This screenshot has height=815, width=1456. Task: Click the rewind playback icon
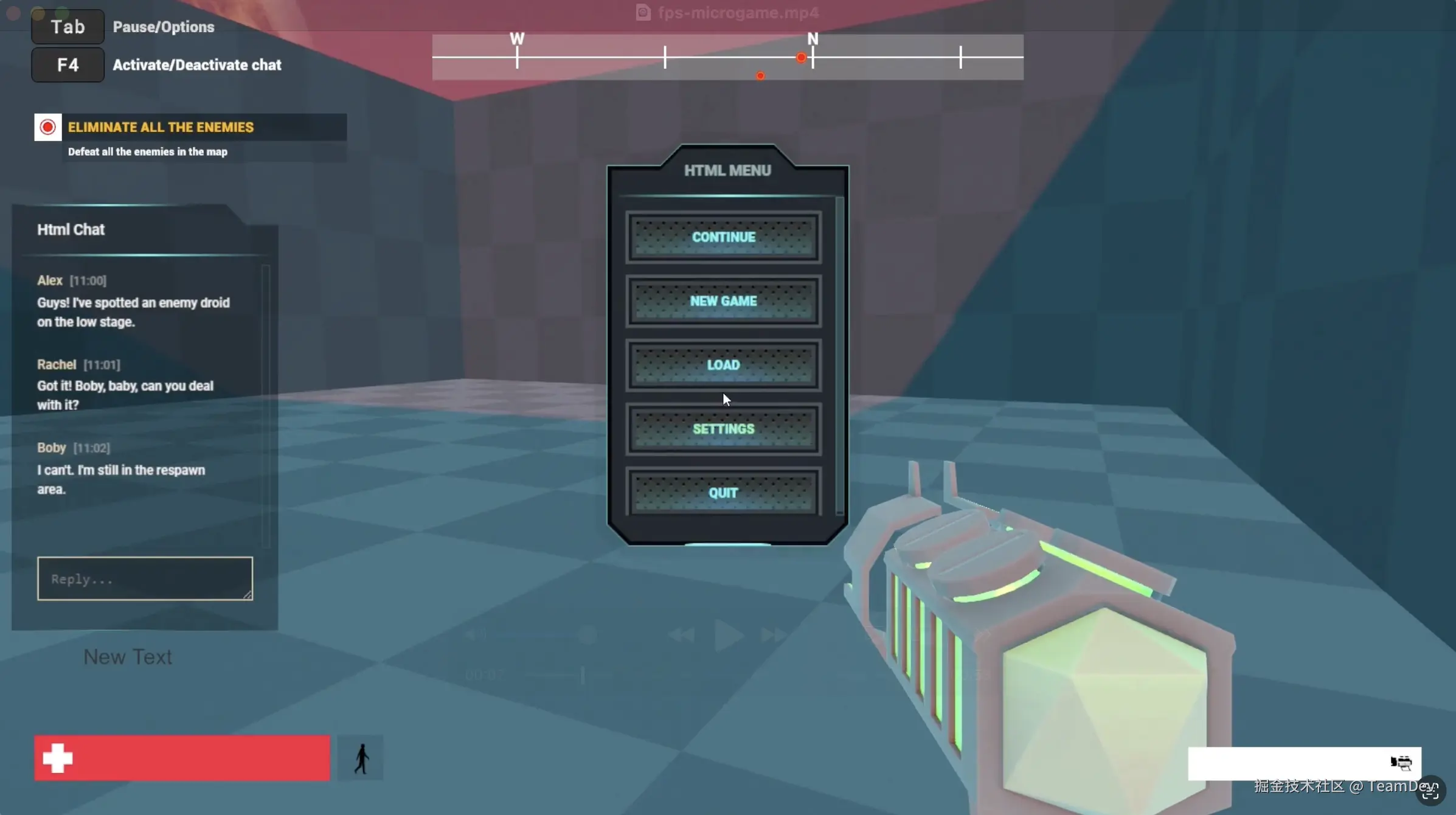pos(681,635)
